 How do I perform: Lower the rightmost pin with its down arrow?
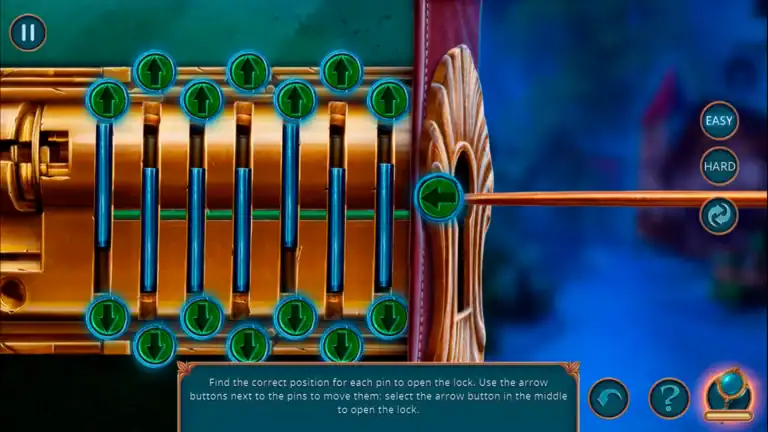(388, 317)
